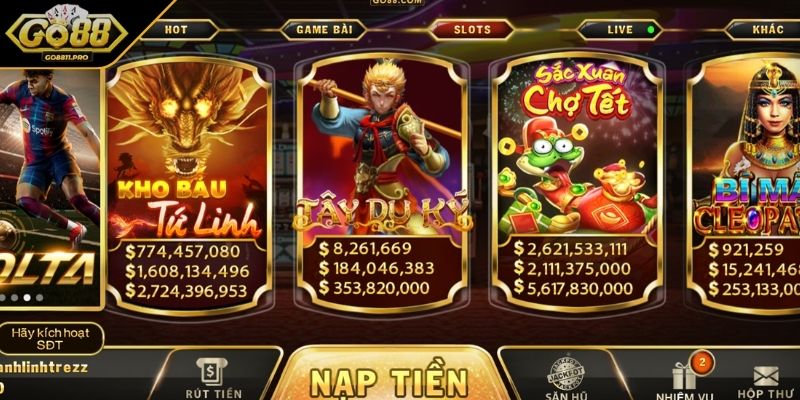The image size is (800, 400).
Task: Open the SĂN HŨ jackpot hunt
Action: (565, 380)
